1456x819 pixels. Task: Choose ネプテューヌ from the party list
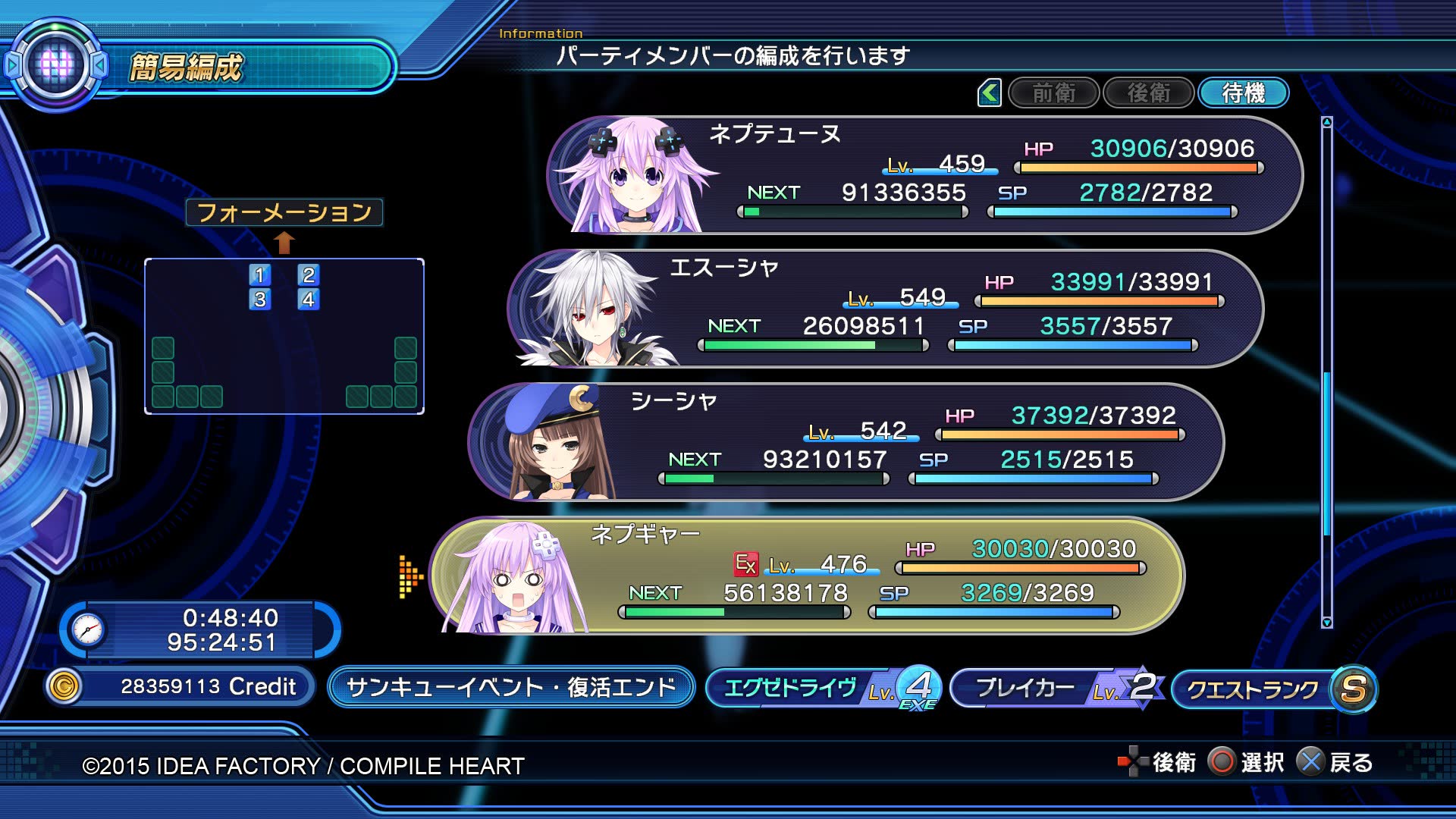coord(924,175)
